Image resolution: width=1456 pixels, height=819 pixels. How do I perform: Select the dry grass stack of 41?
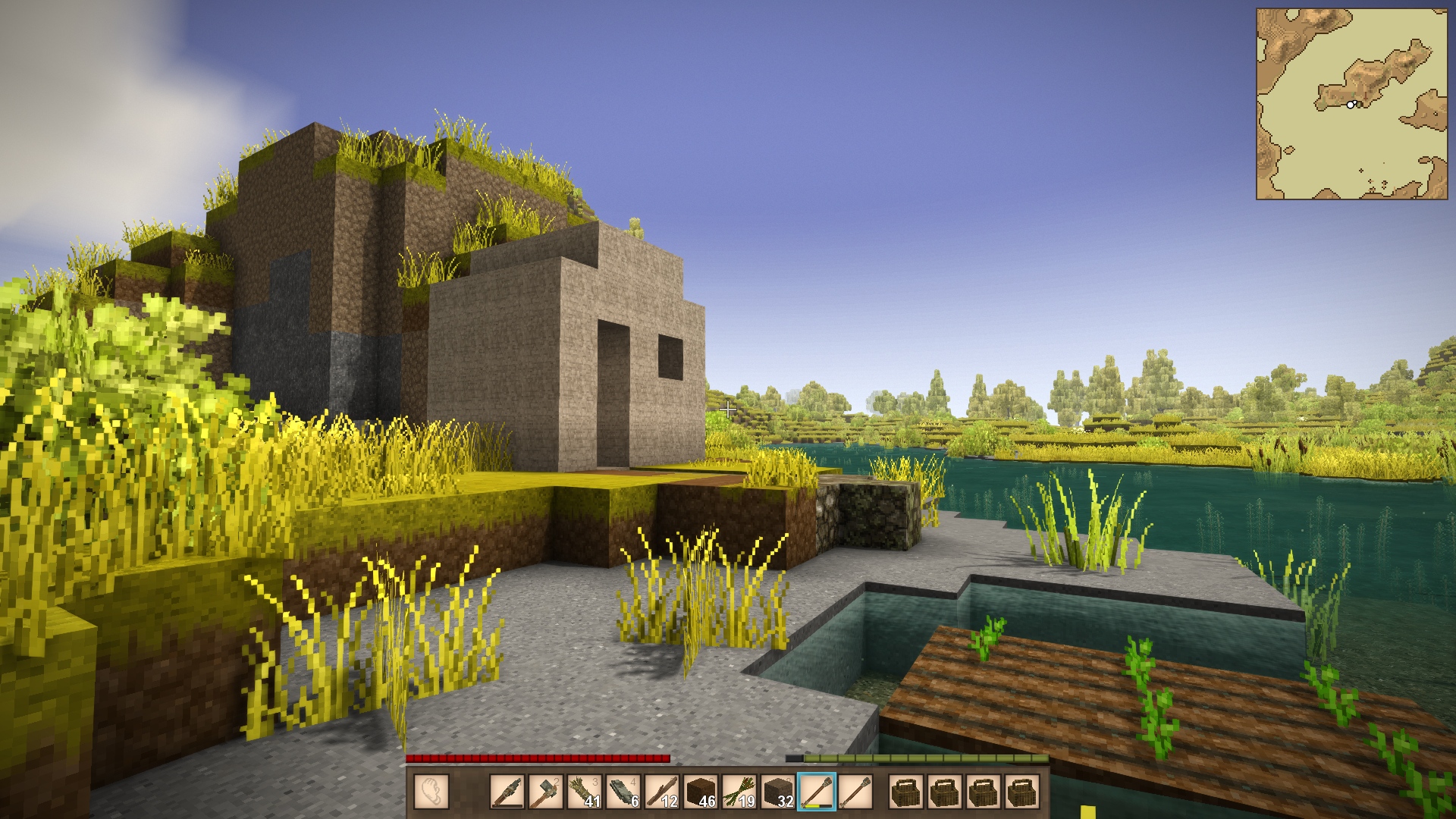tap(585, 792)
